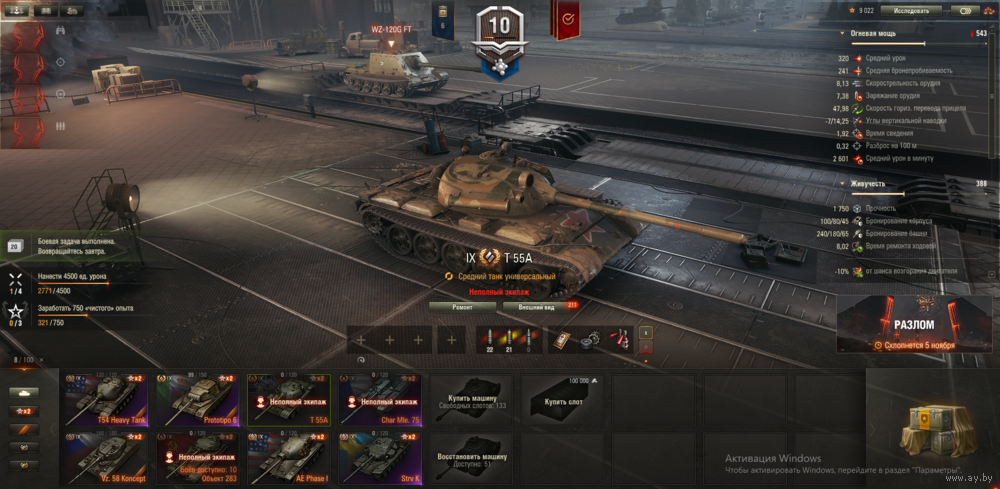Screen dimensions: 1000x489
Task: Select the AE Phase I tank
Action: (288, 458)
